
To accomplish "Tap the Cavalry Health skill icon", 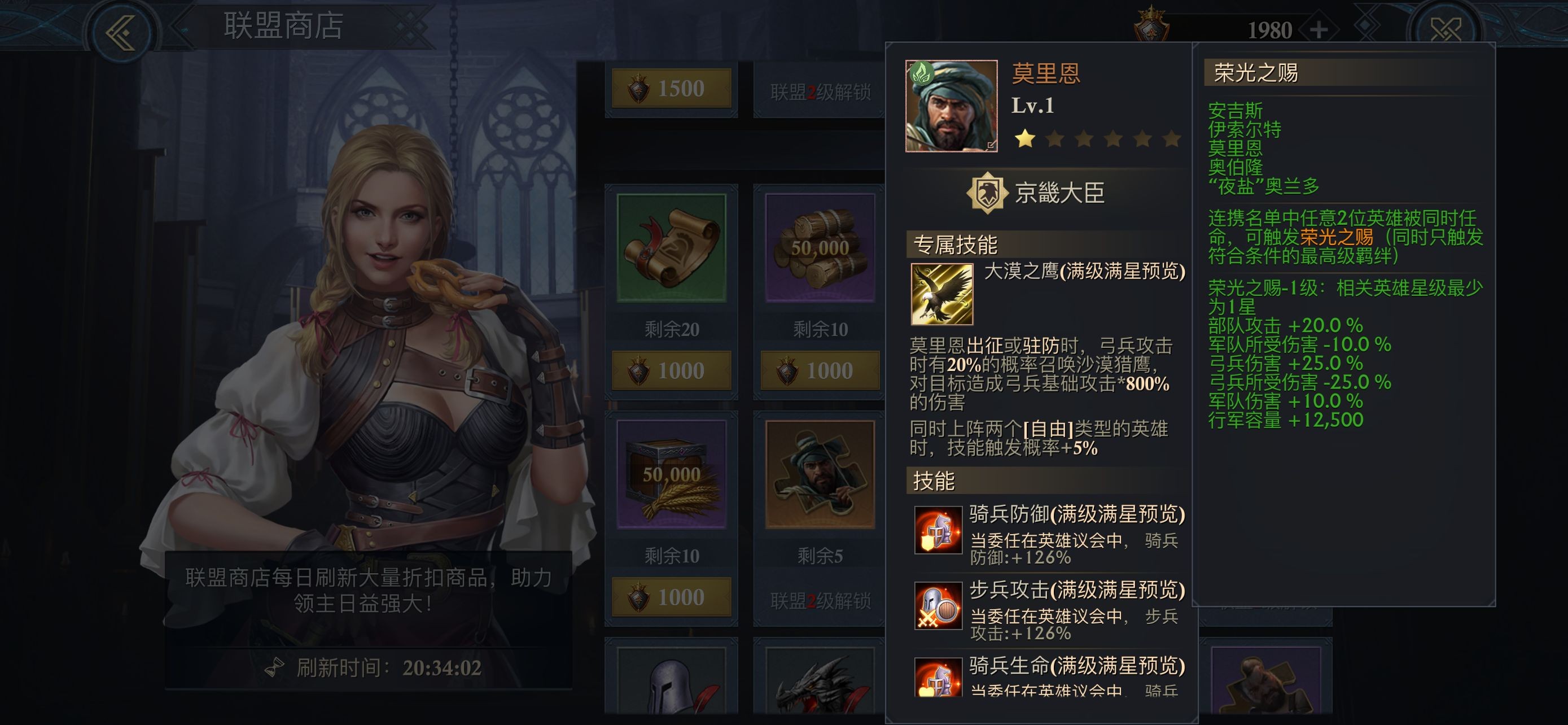I will pos(938,679).
